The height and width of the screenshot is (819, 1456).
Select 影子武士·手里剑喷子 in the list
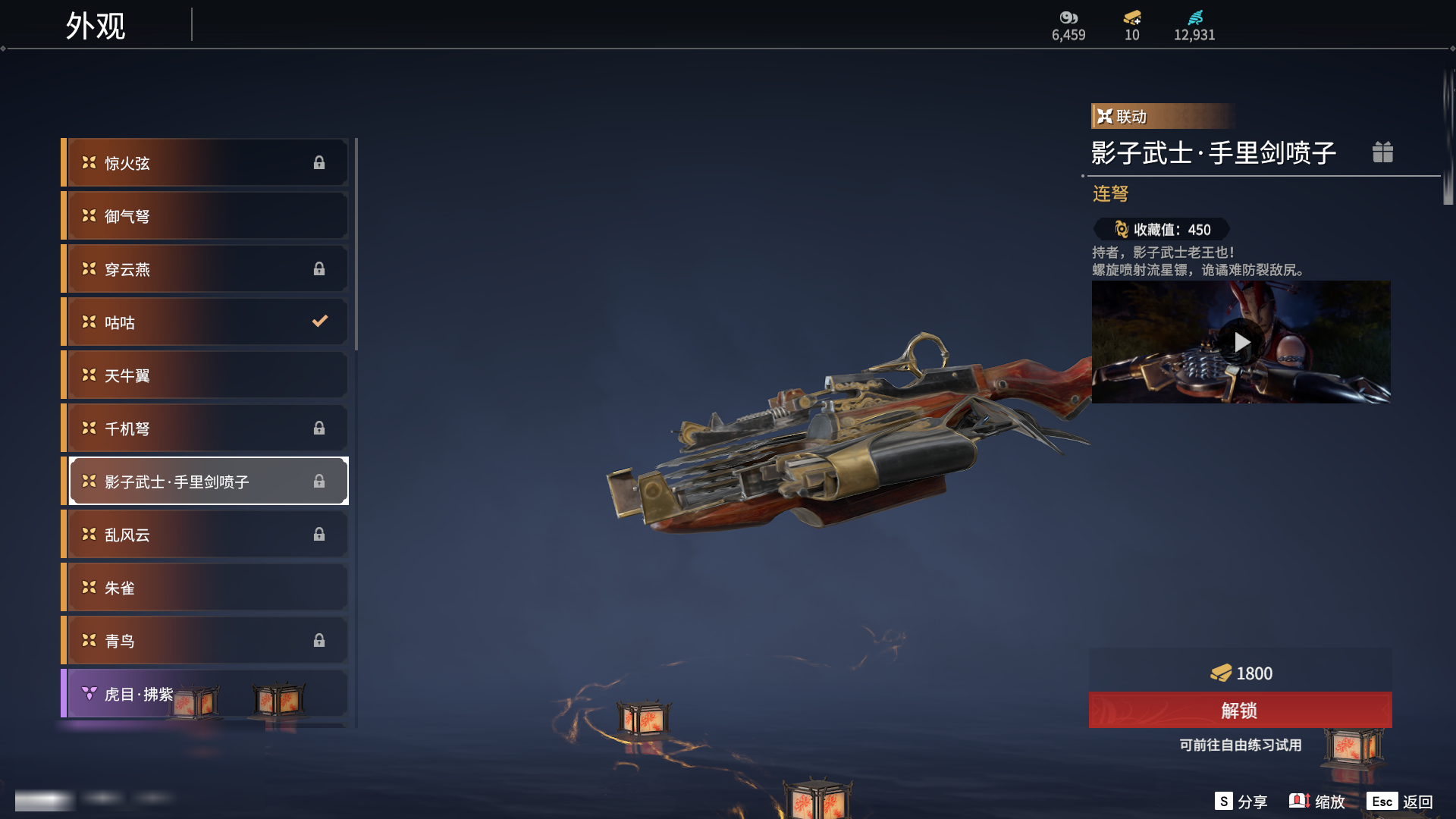205,482
